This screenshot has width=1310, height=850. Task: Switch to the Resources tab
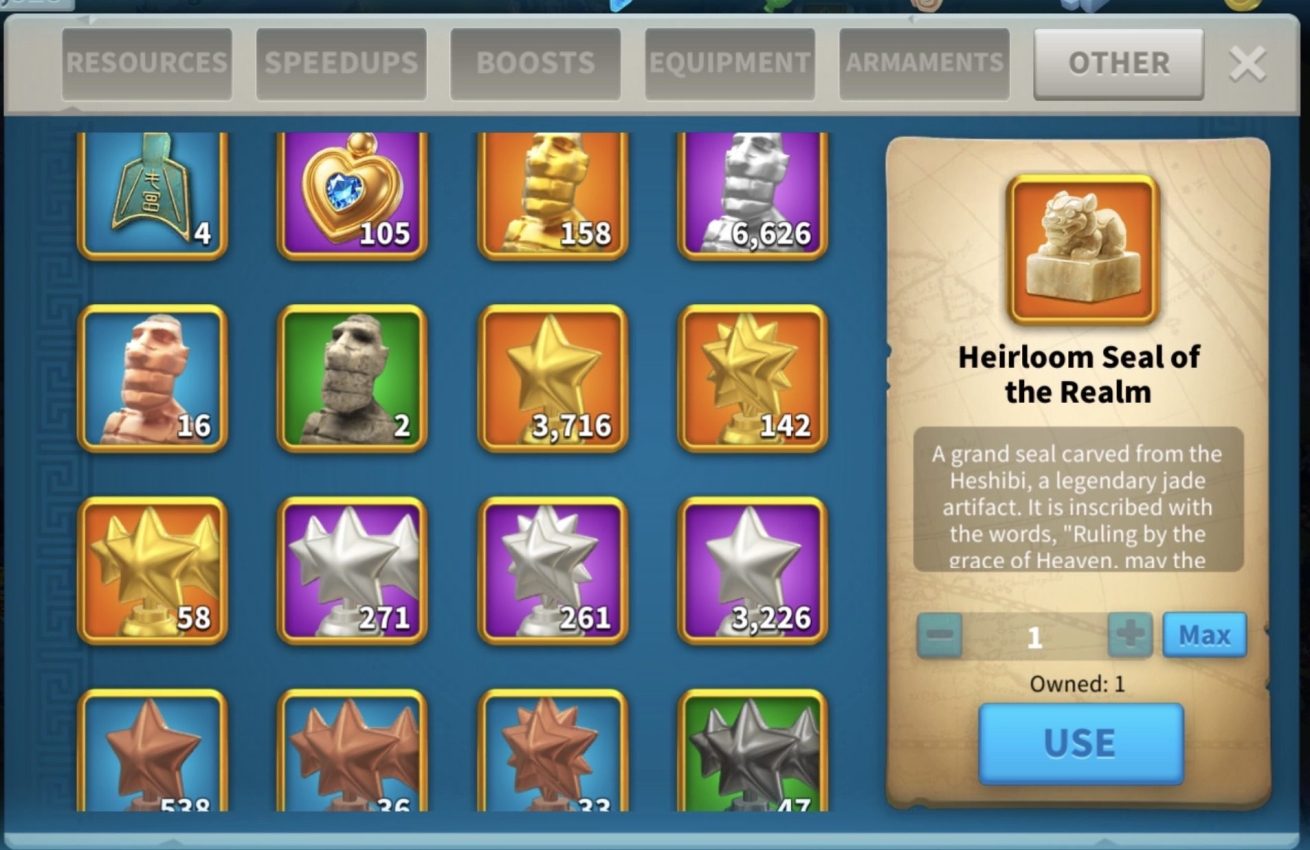pos(147,63)
